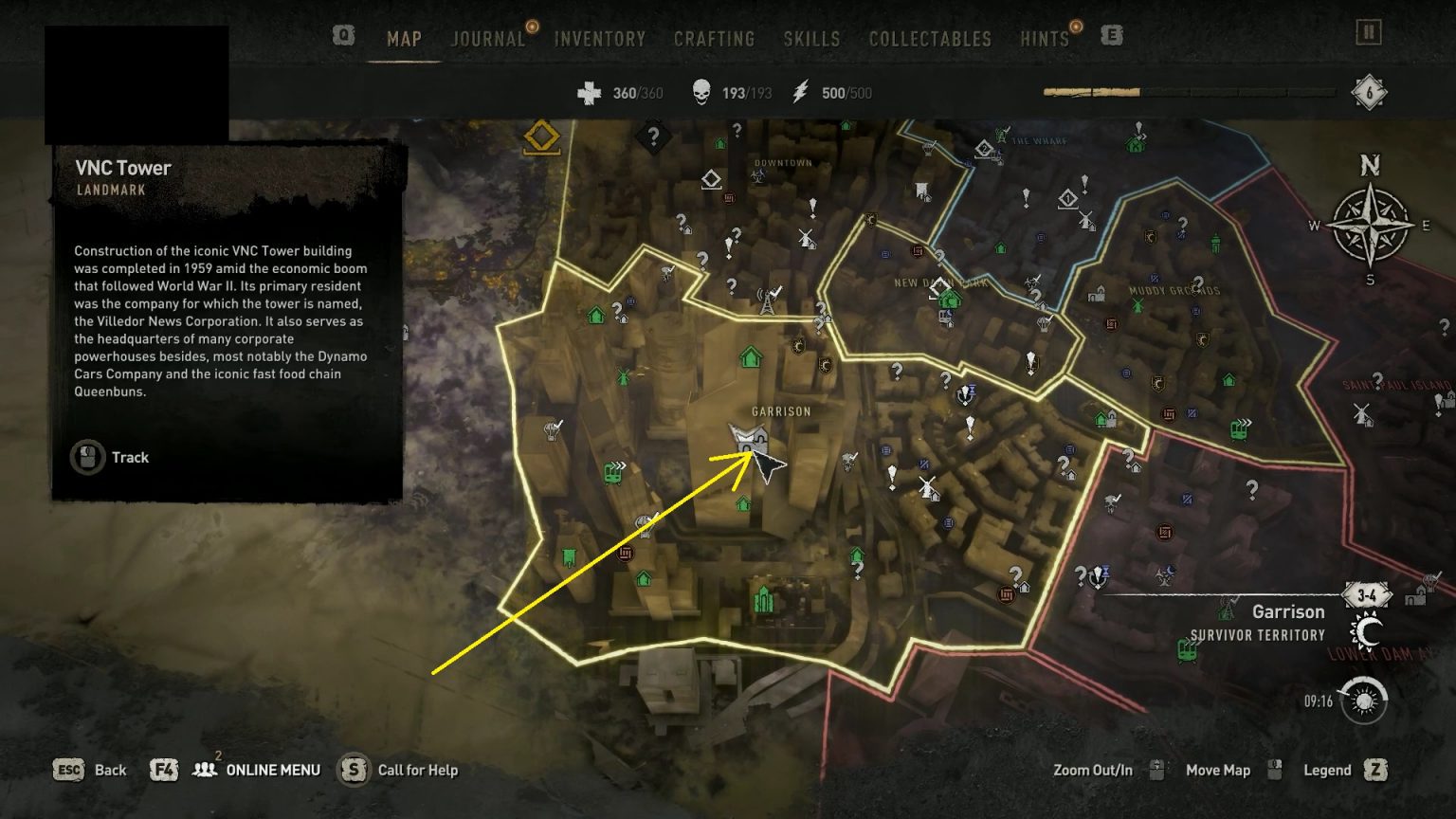Select the Collectables menu item

(x=929, y=39)
